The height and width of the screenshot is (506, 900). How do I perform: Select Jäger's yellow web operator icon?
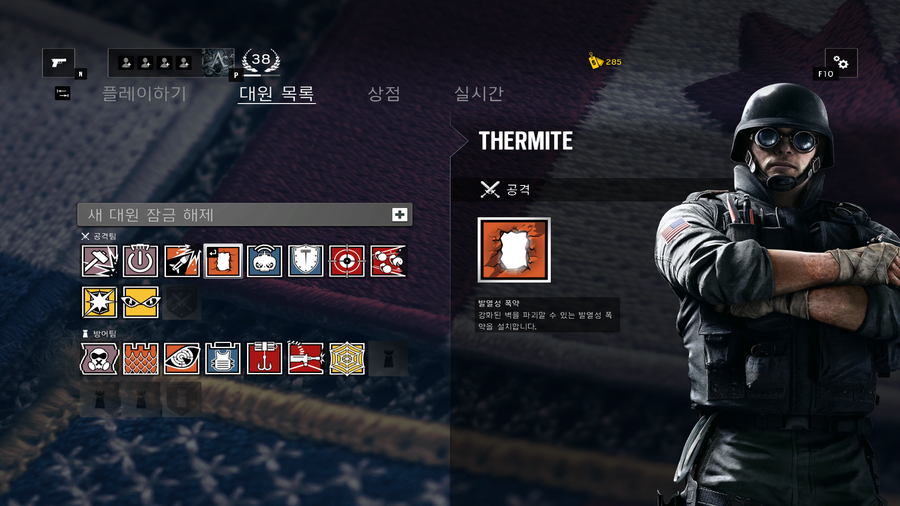[347, 358]
